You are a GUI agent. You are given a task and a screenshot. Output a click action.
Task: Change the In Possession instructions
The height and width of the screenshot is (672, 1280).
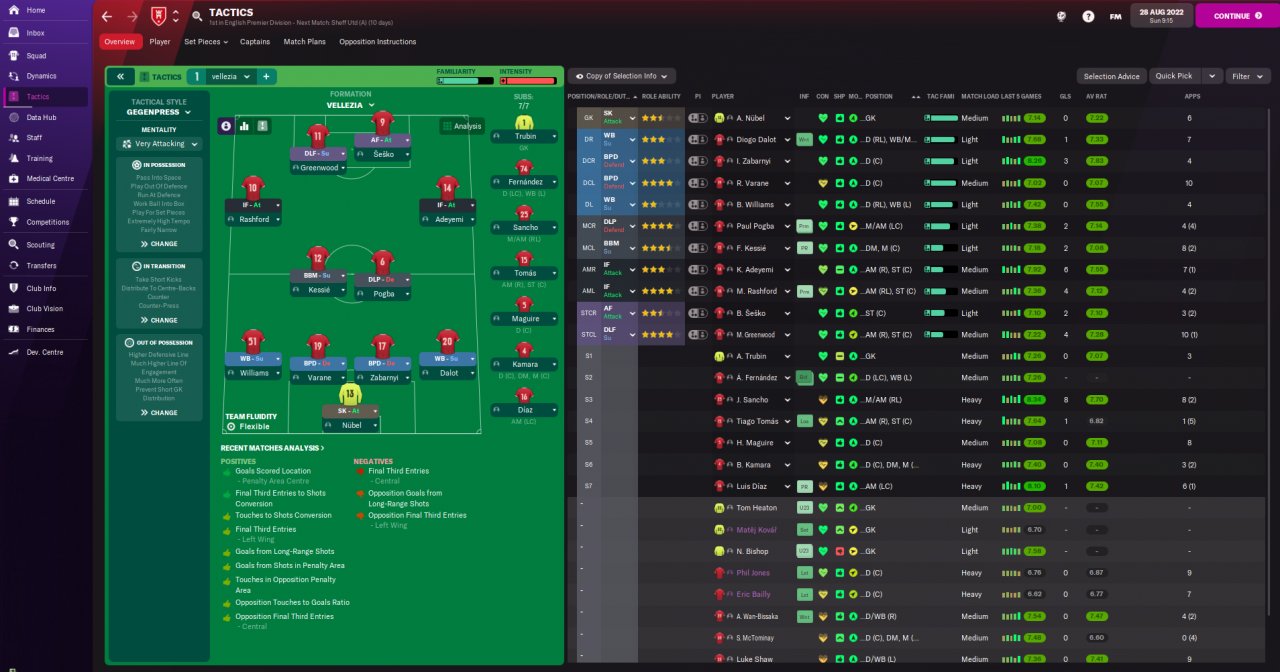[x=159, y=244]
